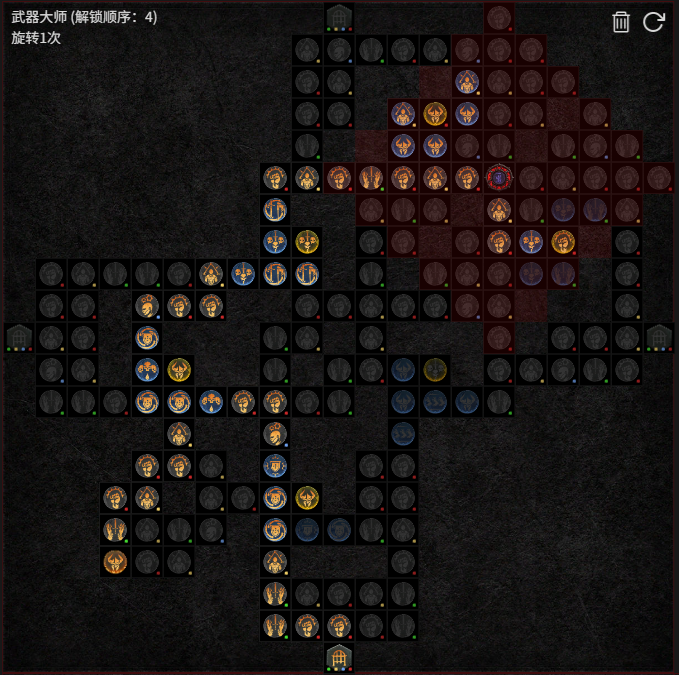
Task: Select the top gate node
Action: coord(339,16)
